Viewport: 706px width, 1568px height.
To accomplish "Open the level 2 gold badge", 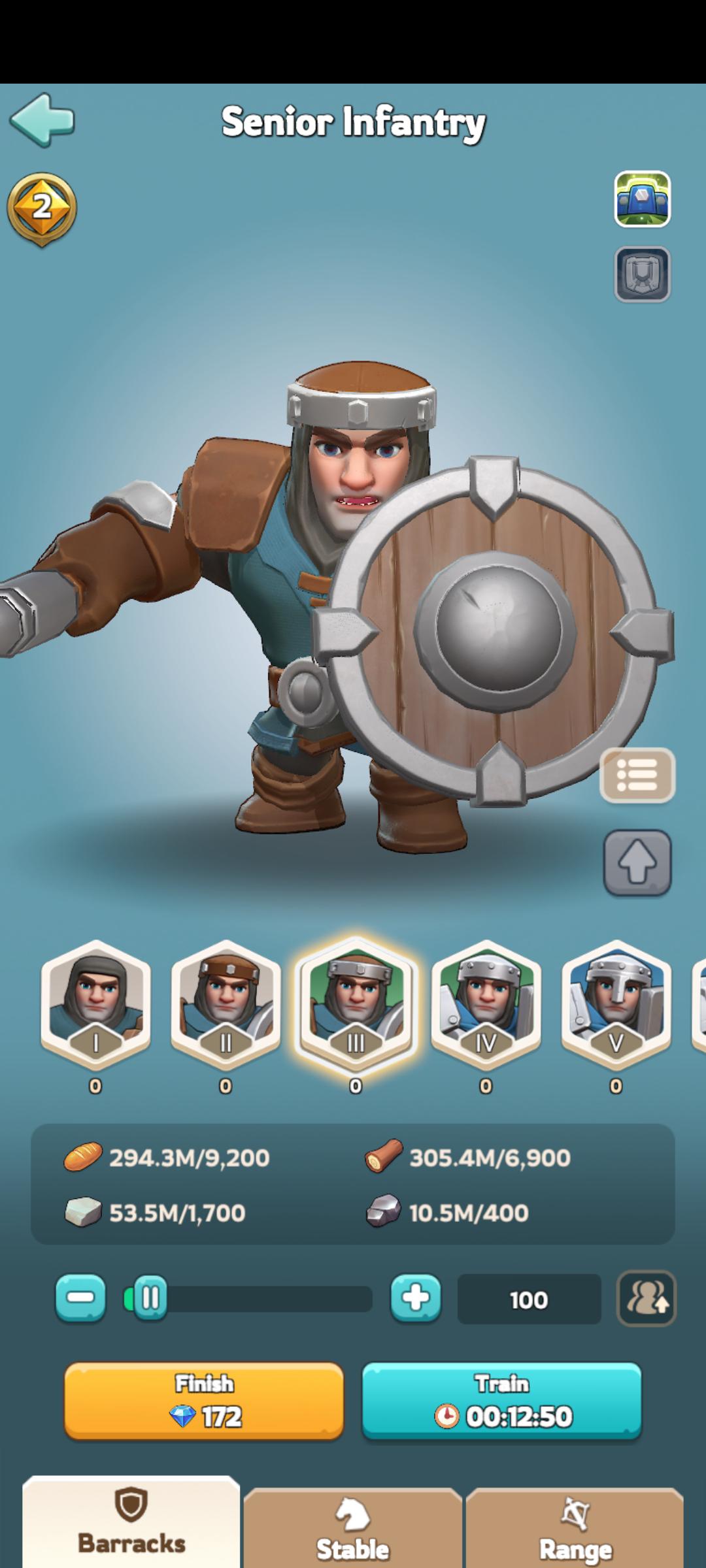I will point(42,209).
